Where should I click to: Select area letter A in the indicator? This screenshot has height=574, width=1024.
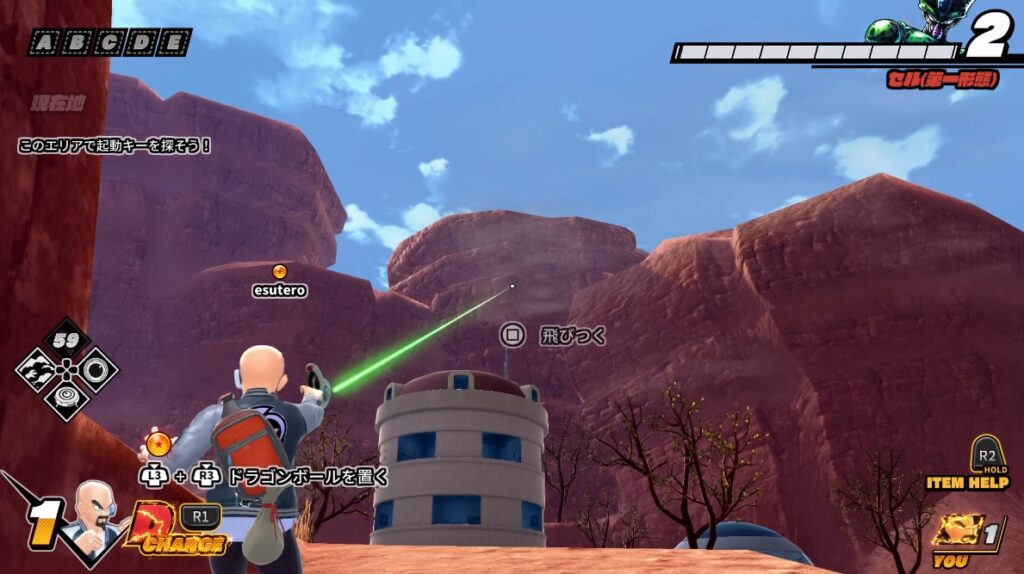(x=44, y=43)
